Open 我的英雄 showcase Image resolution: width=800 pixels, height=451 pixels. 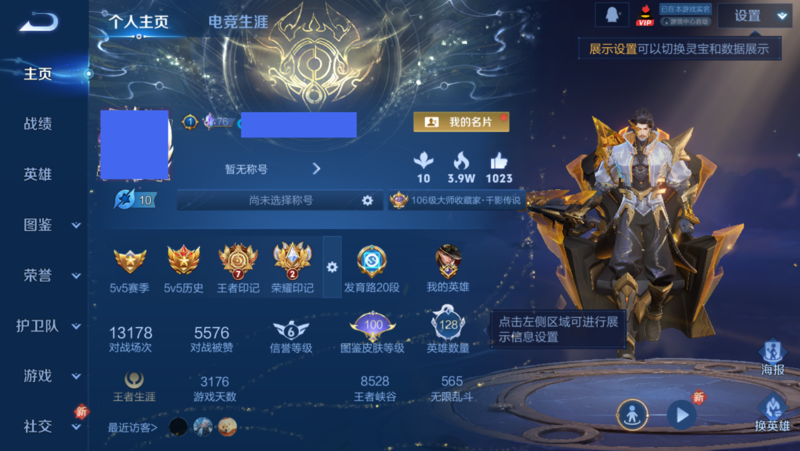(448, 267)
